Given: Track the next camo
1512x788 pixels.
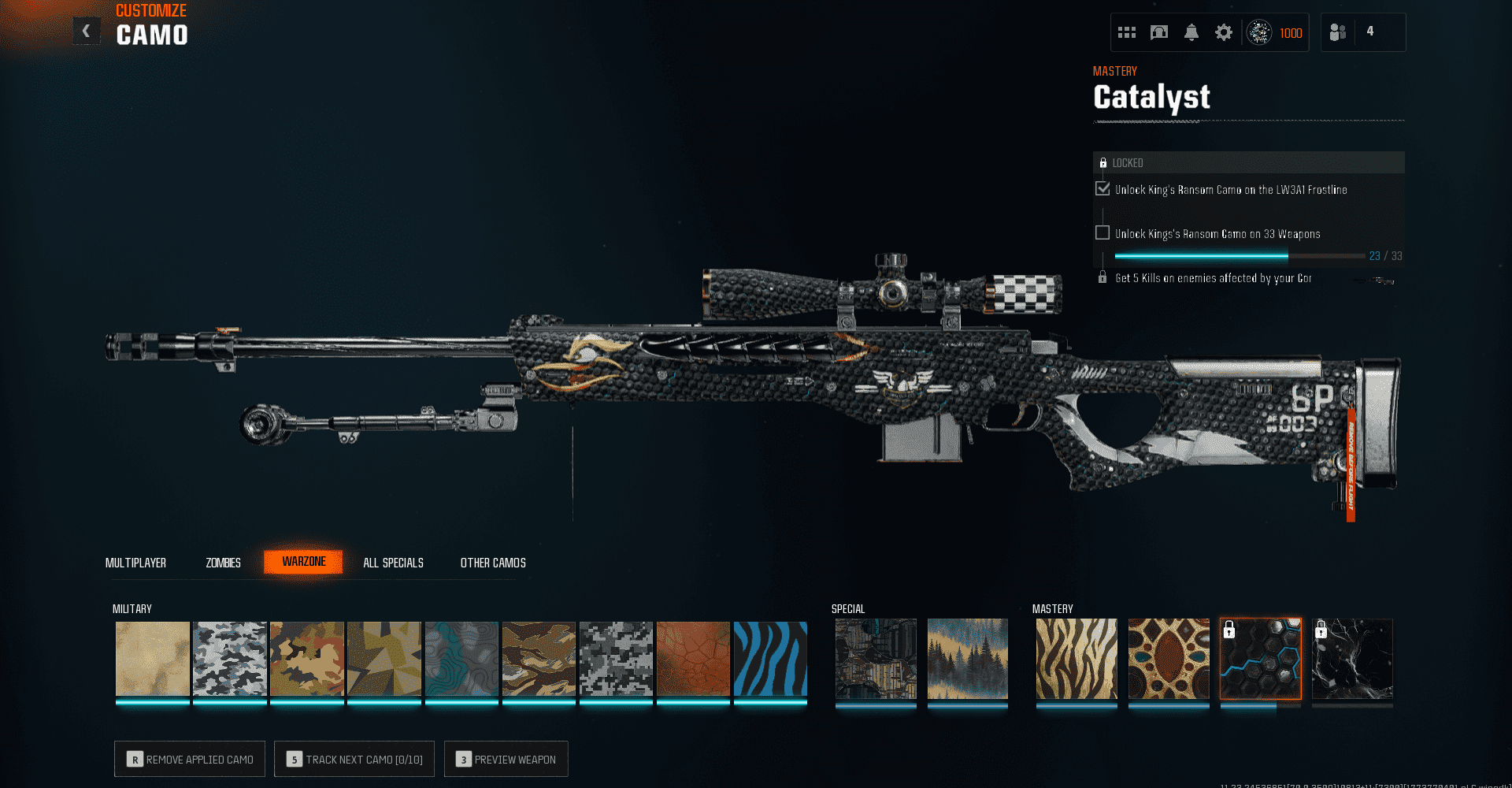Looking at the screenshot, I should tap(354, 759).
